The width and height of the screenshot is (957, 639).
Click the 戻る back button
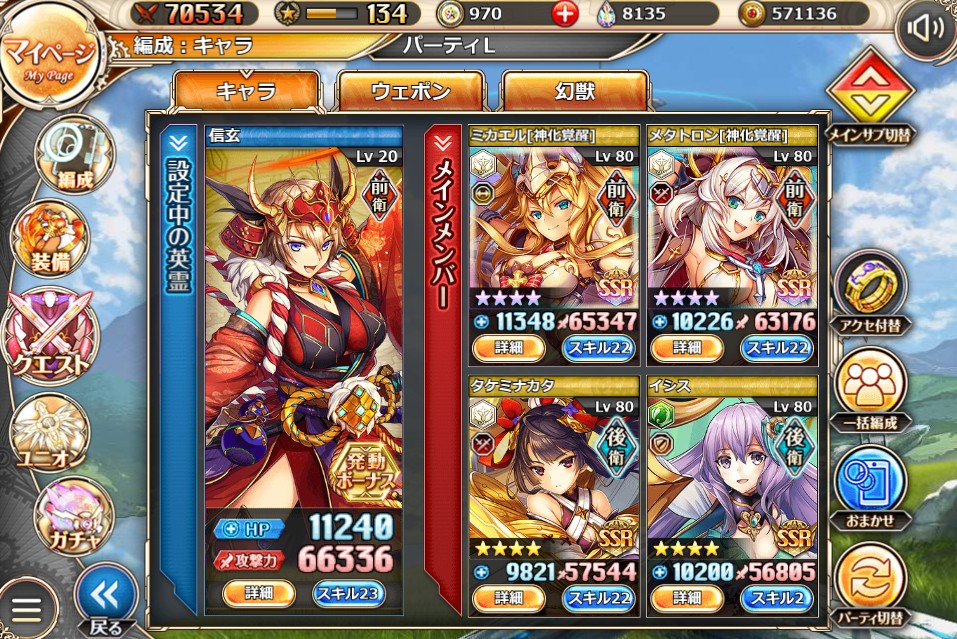coord(106,598)
